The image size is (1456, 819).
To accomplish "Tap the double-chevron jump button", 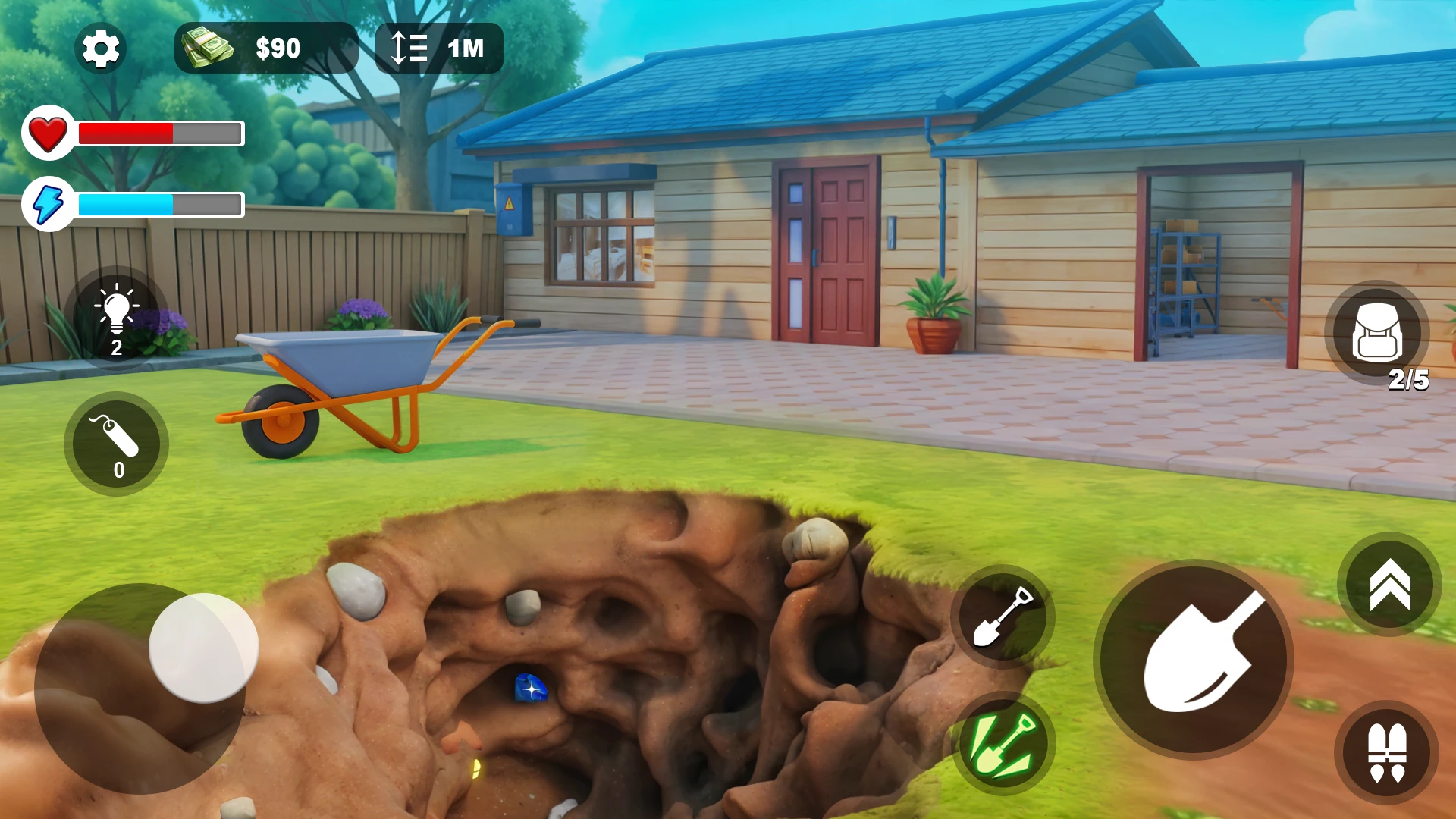I will [x=1389, y=584].
